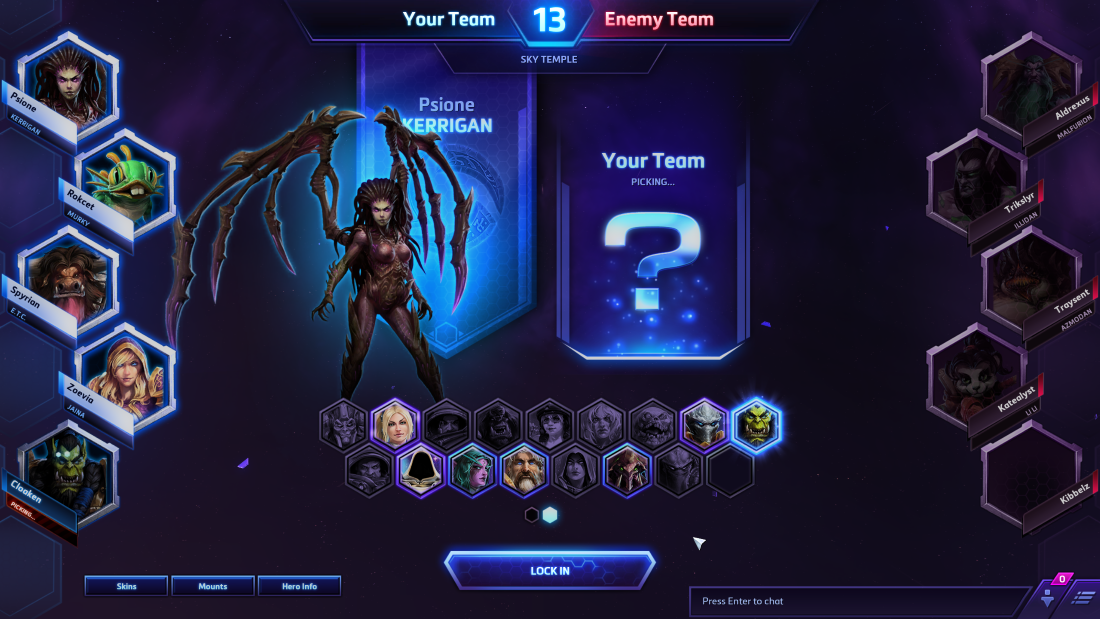Show Hero Info panel
The image size is (1100, 619).
click(x=299, y=586)
